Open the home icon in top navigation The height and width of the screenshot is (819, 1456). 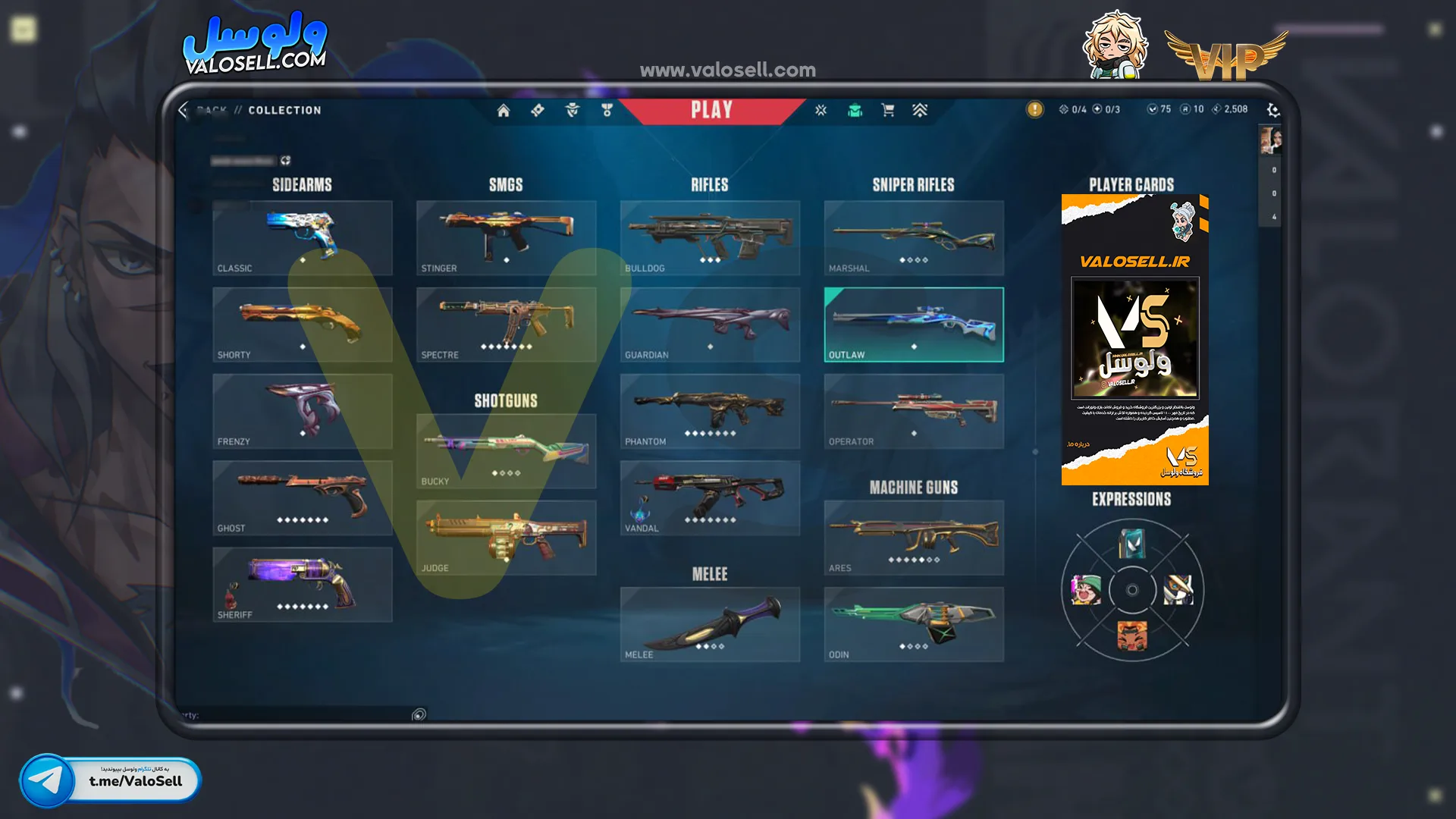(504, 111)
